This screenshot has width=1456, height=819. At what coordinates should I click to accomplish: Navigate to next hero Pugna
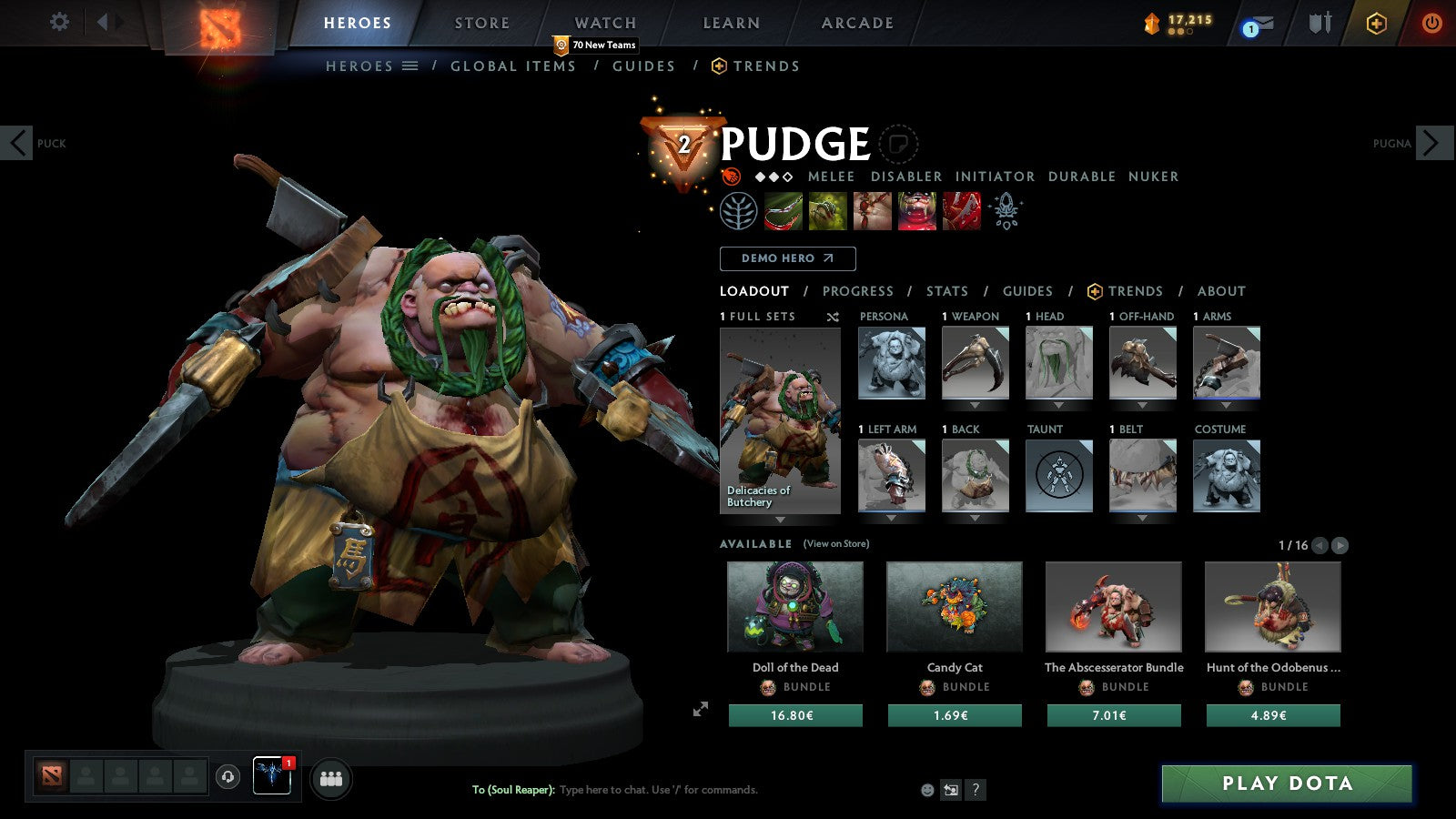click(1433, 143)
